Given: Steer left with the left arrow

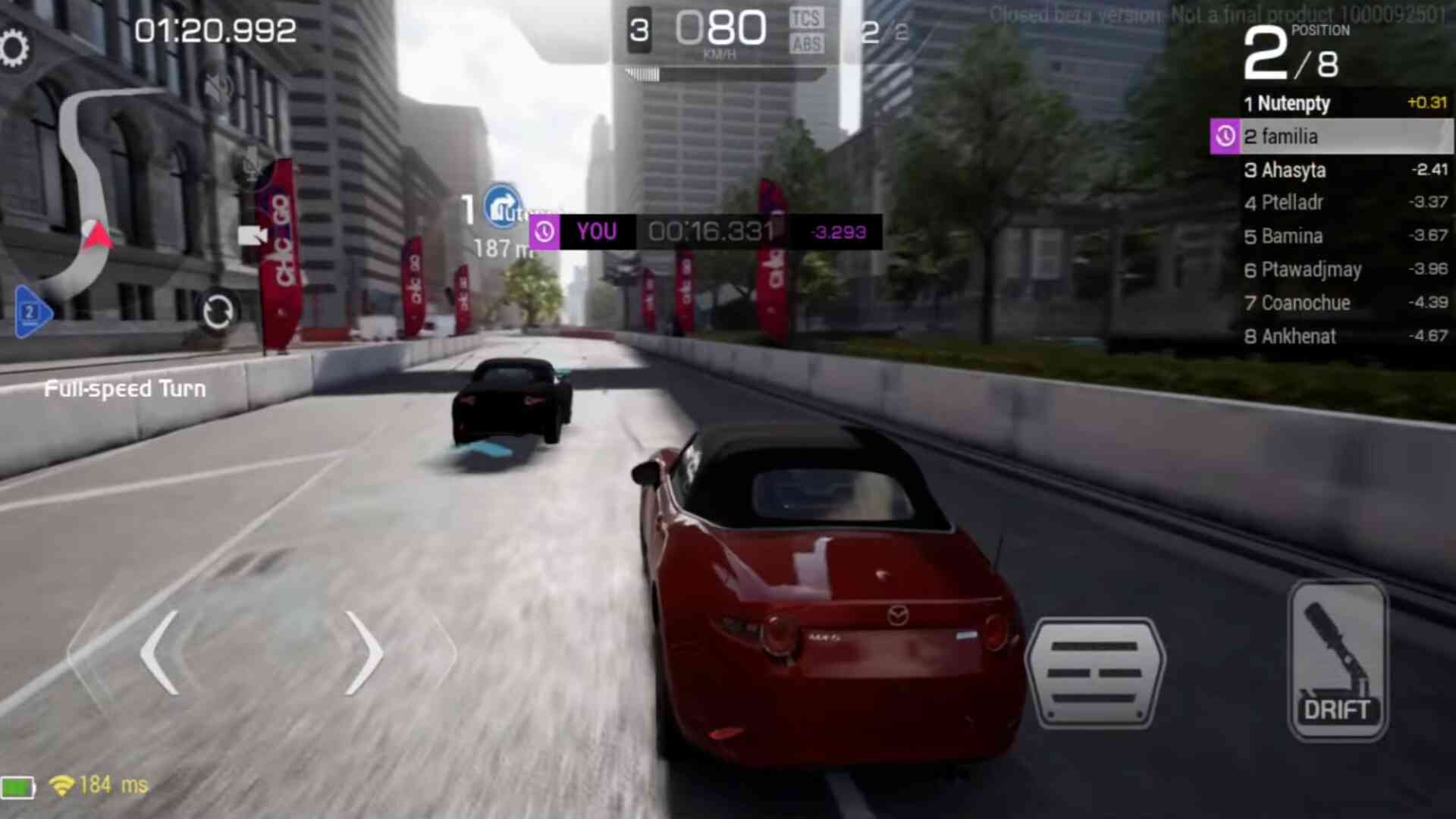Looking at the screenshot, I should click(161, 653).
